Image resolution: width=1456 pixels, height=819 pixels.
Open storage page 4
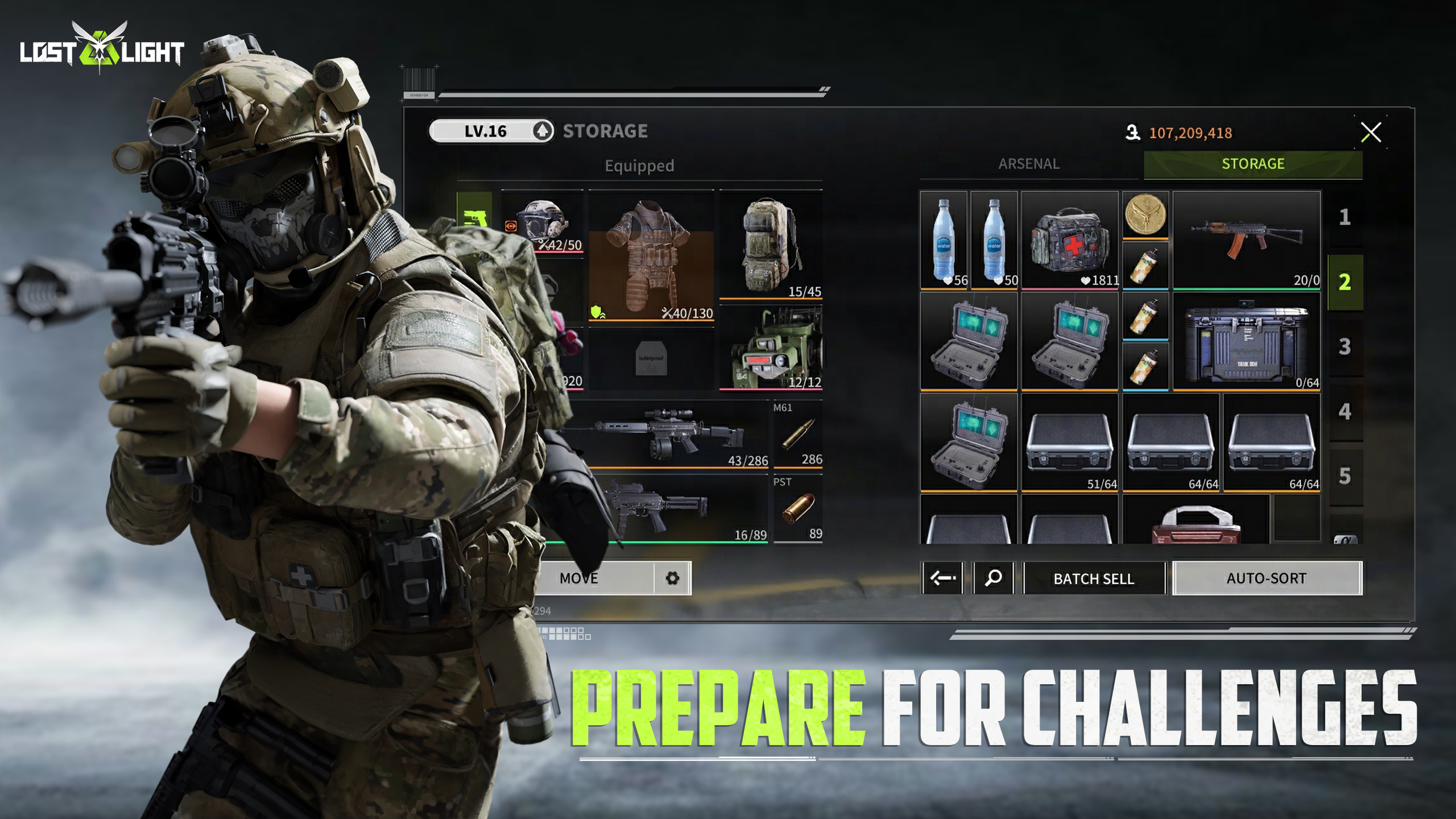click(x=1345, y=412)
